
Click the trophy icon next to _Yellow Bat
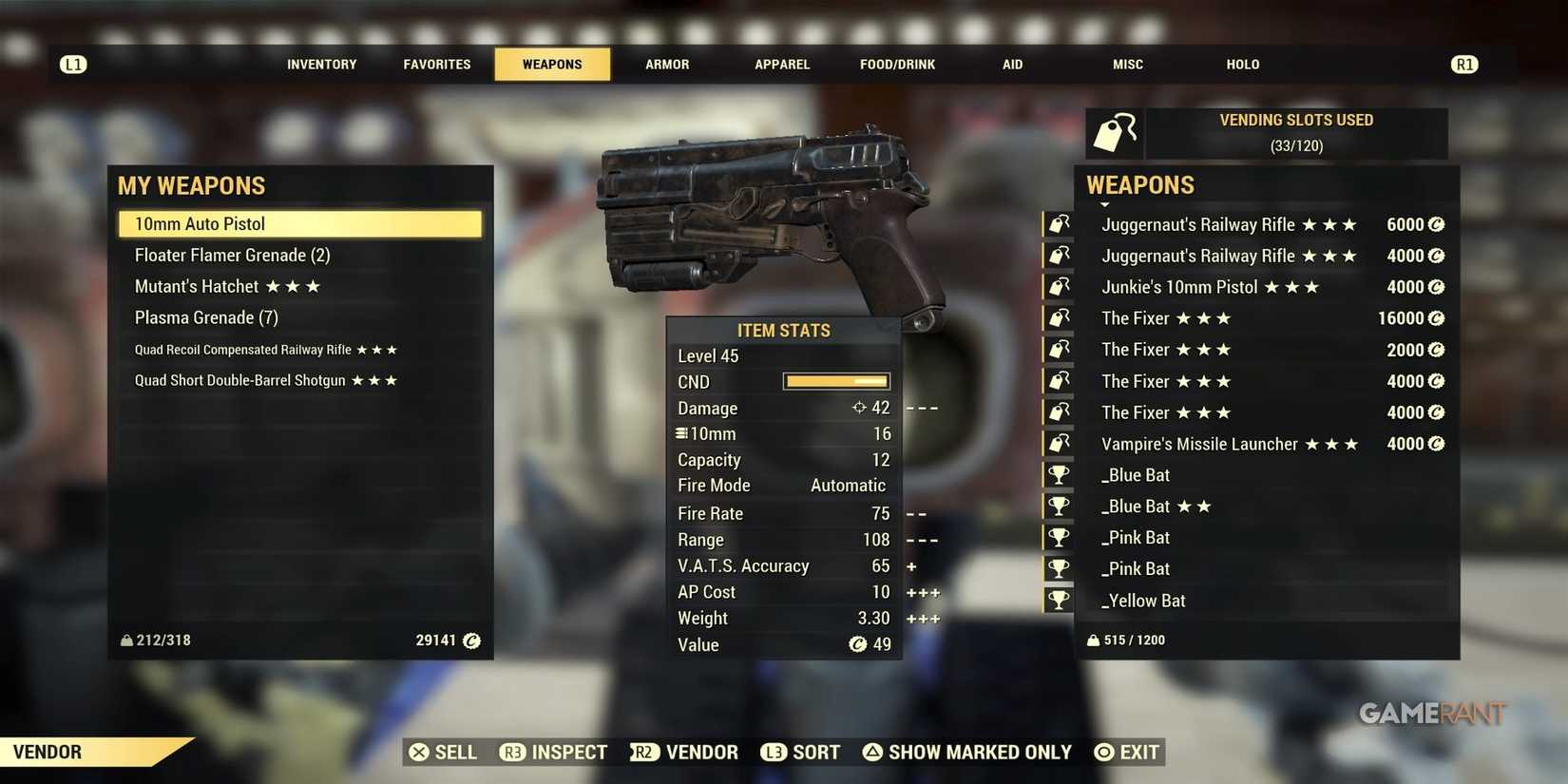pyautogui.click(x=1058, y=600)
